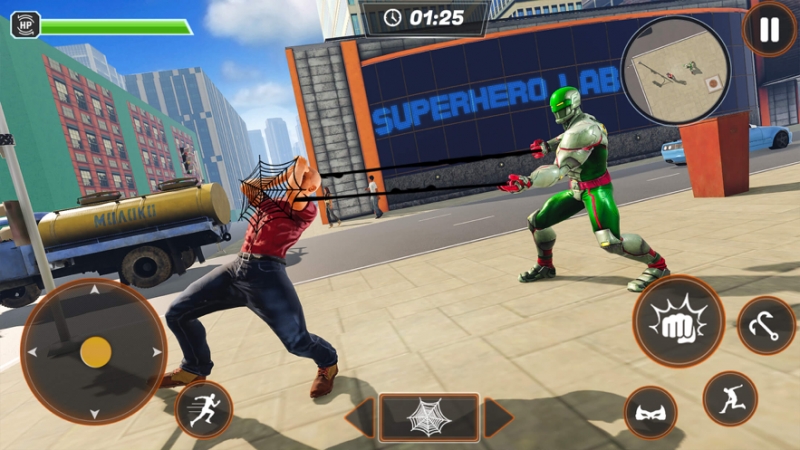Tap the virtual joystick yellow knob

coord(95,351)
